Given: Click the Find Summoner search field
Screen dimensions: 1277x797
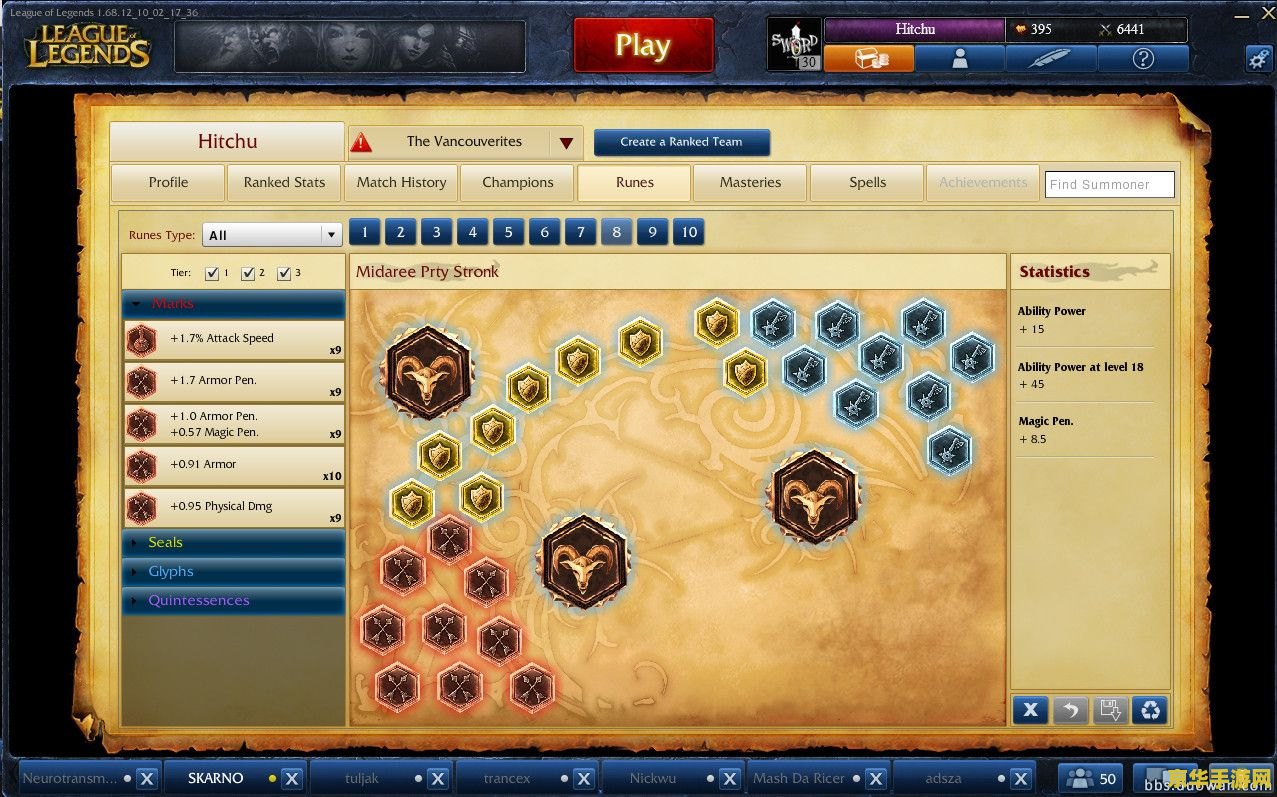Looking at the screenshot, I should point(1109,184).
